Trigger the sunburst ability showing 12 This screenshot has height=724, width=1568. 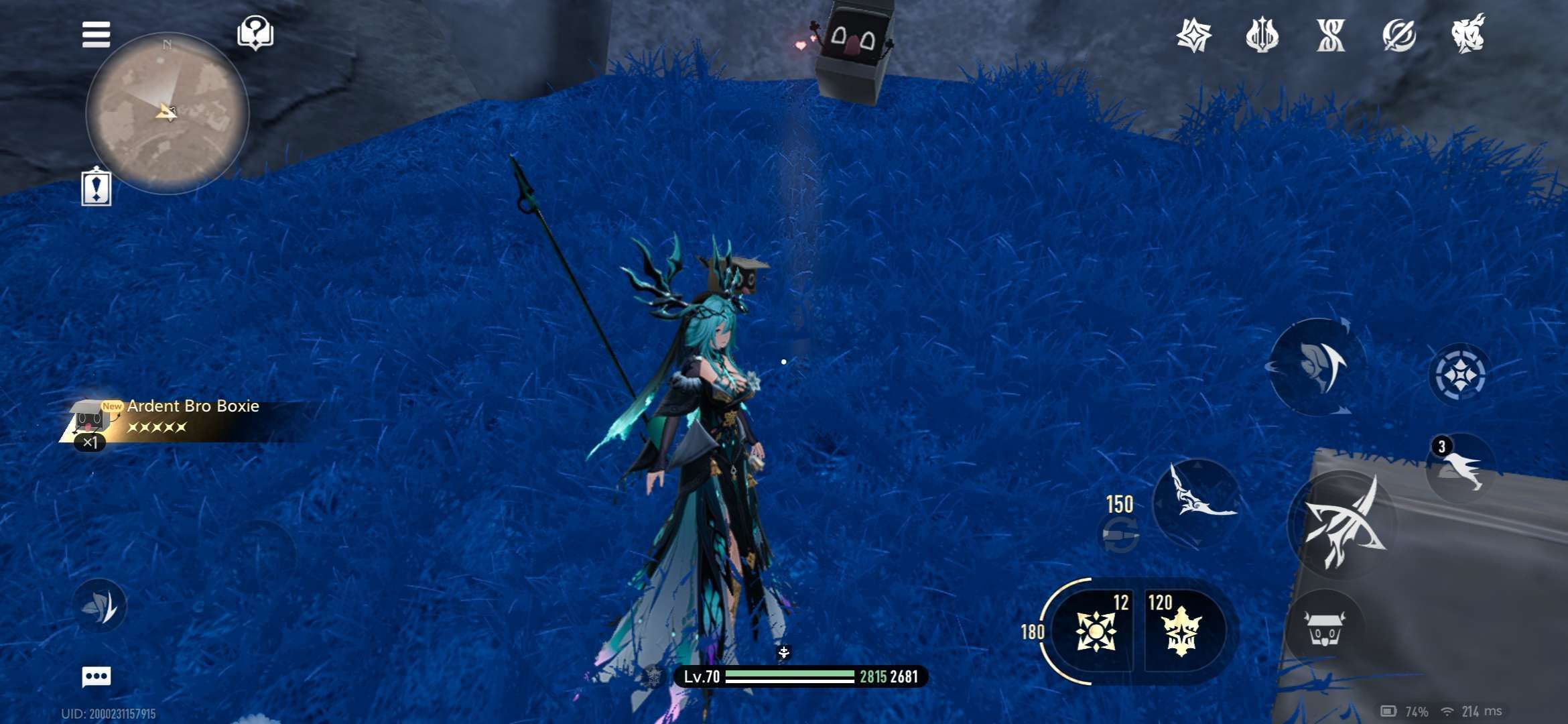[x=1095, y=630]
